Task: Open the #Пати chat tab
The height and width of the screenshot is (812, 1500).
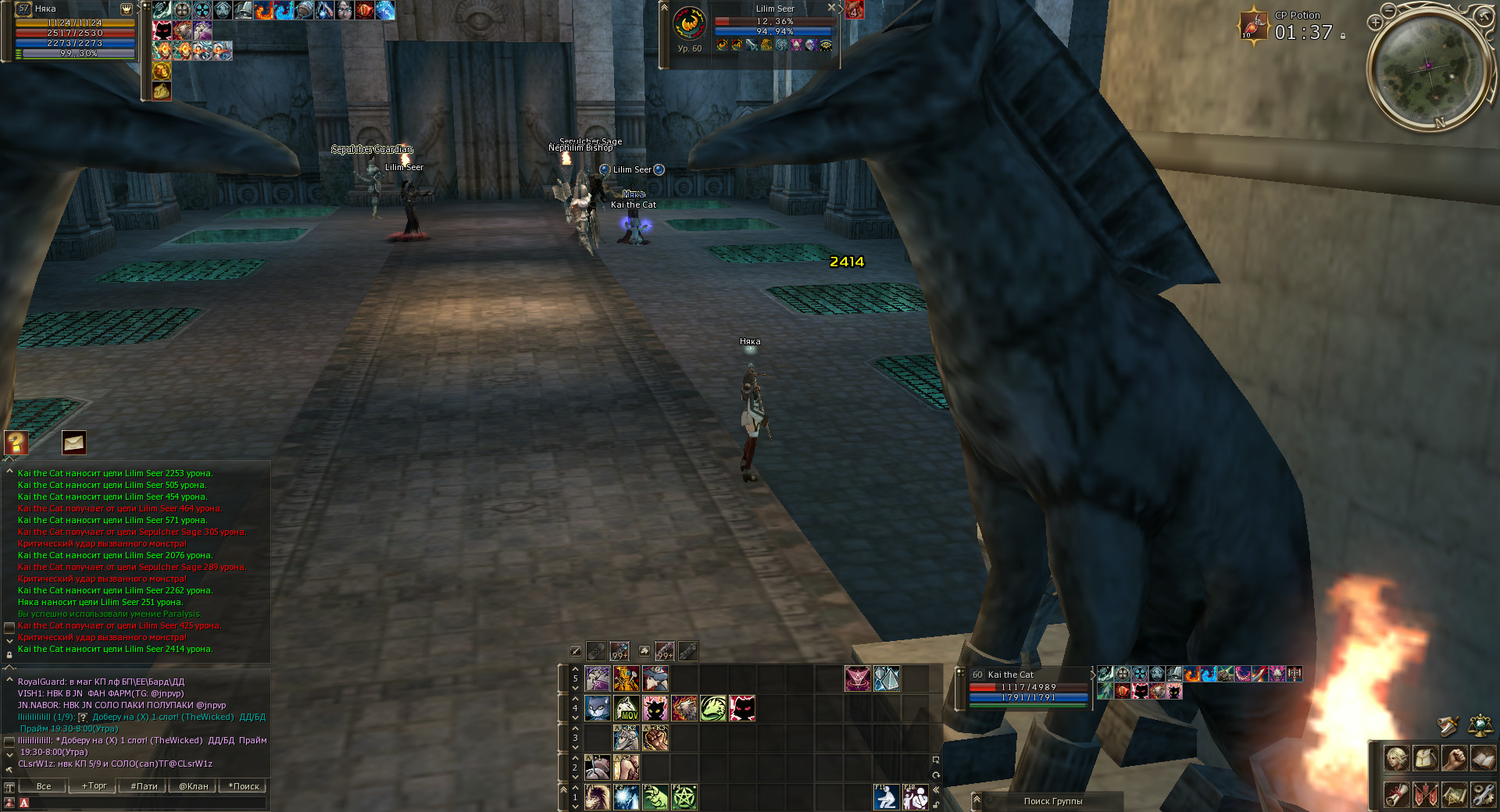Action: [x=144, y=786]
